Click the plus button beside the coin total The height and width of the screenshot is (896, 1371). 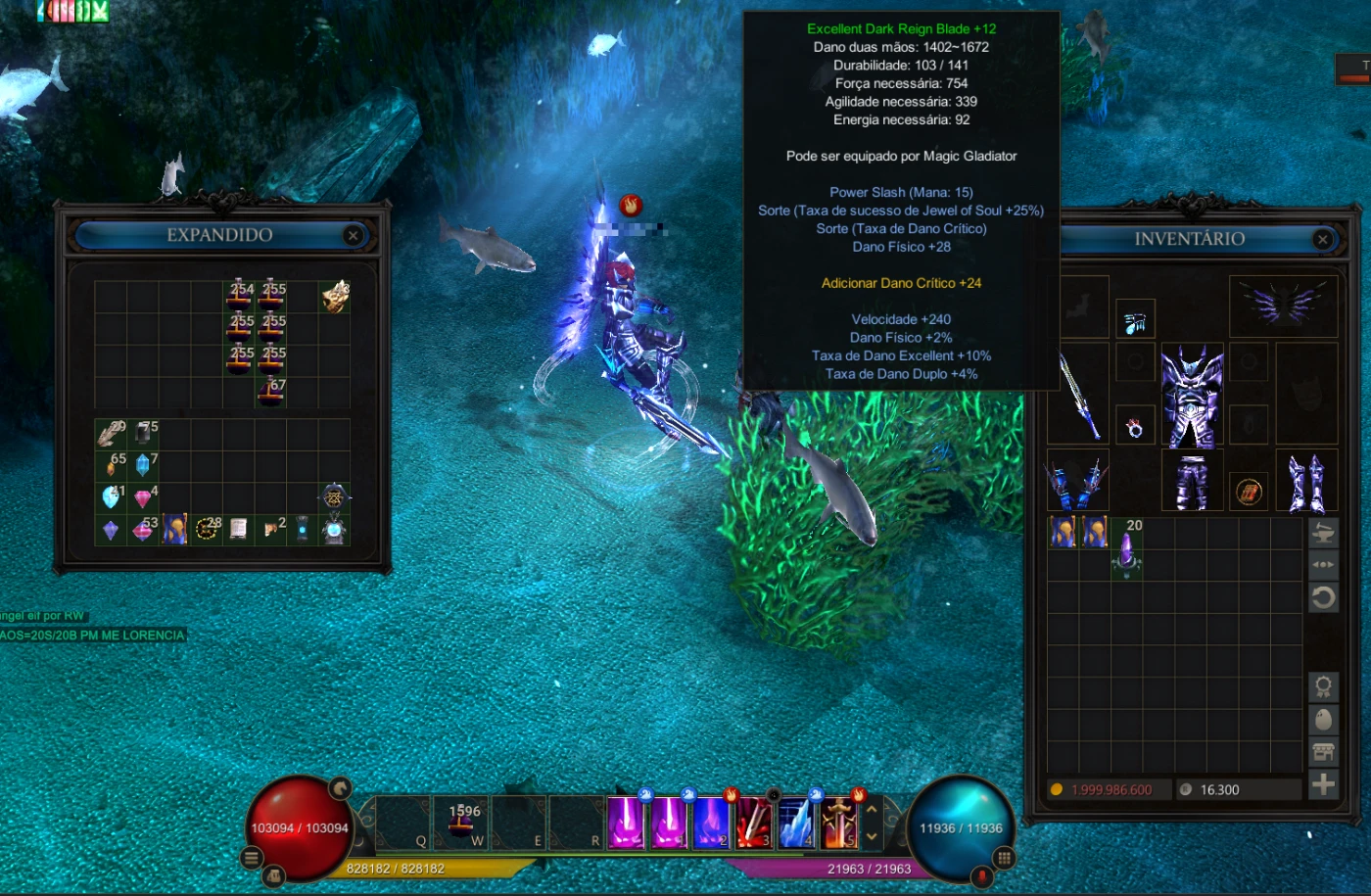click(x=1323, y=784)
